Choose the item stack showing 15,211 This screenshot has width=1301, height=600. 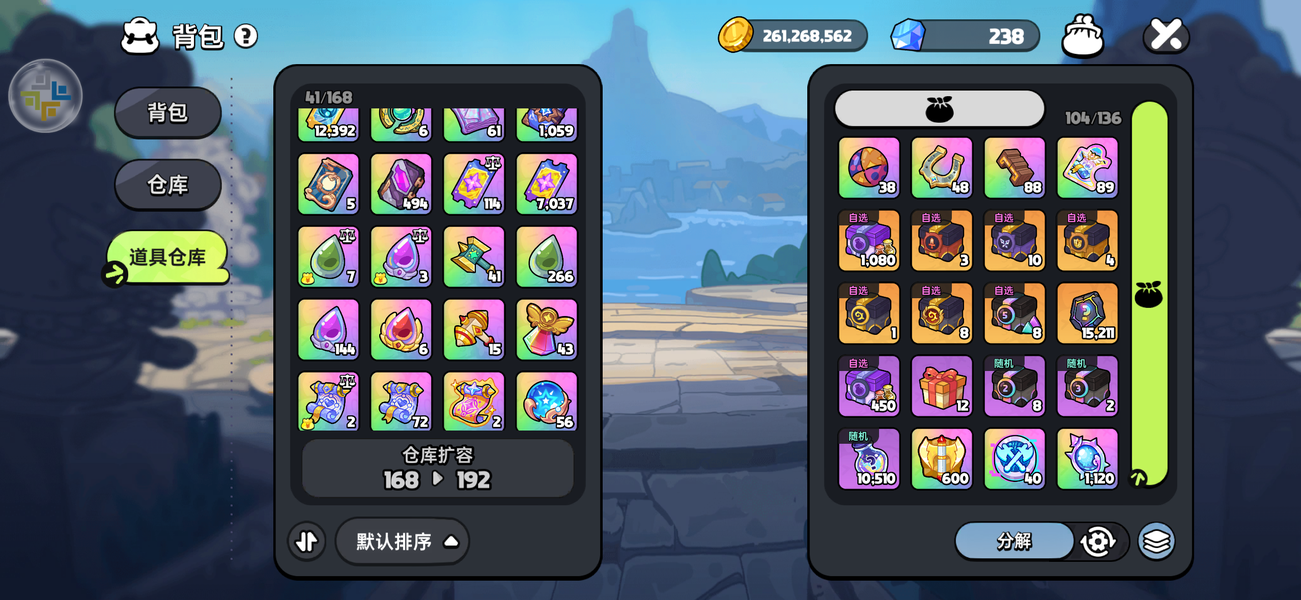click(1087, 313)
